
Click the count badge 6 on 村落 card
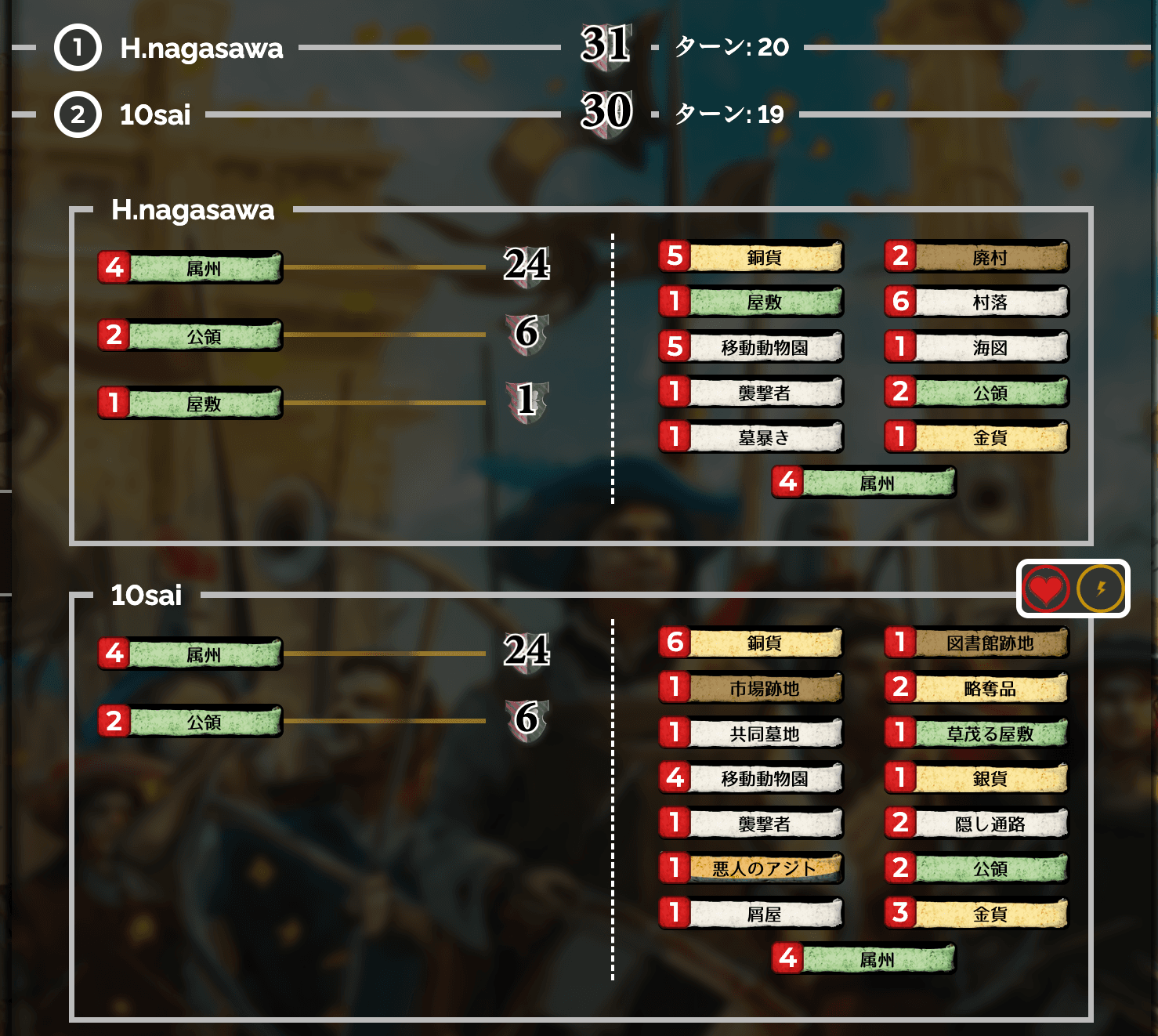tap(899, 302)
